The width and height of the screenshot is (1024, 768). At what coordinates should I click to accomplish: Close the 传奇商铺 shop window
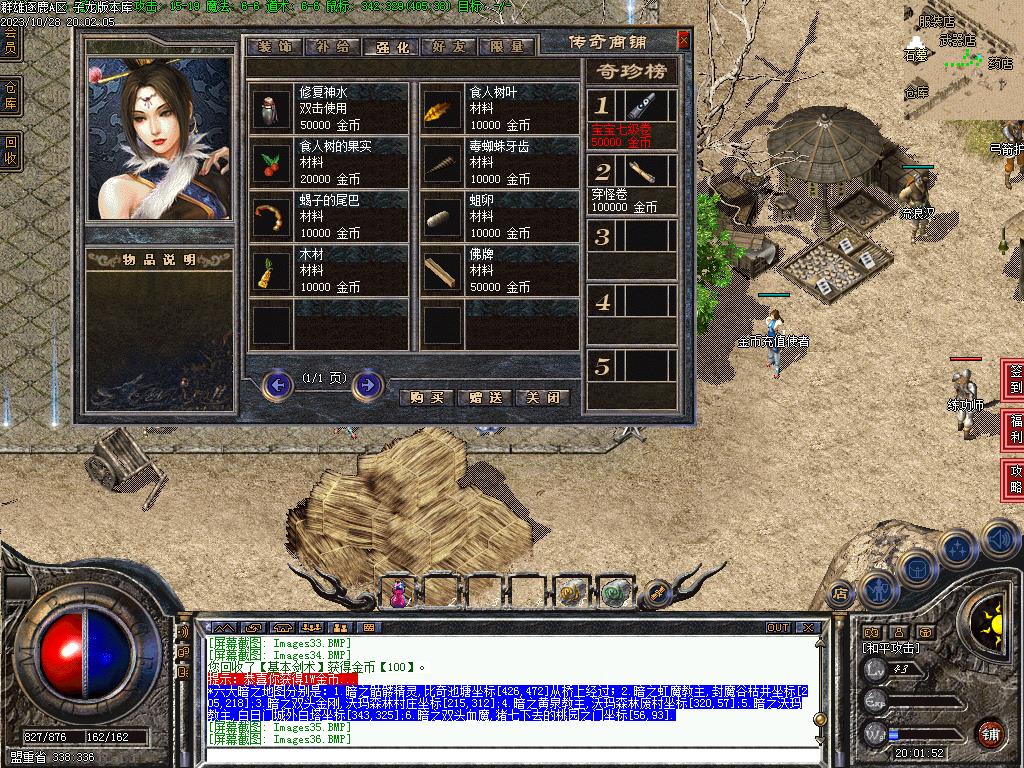click(x=683, y=40)
